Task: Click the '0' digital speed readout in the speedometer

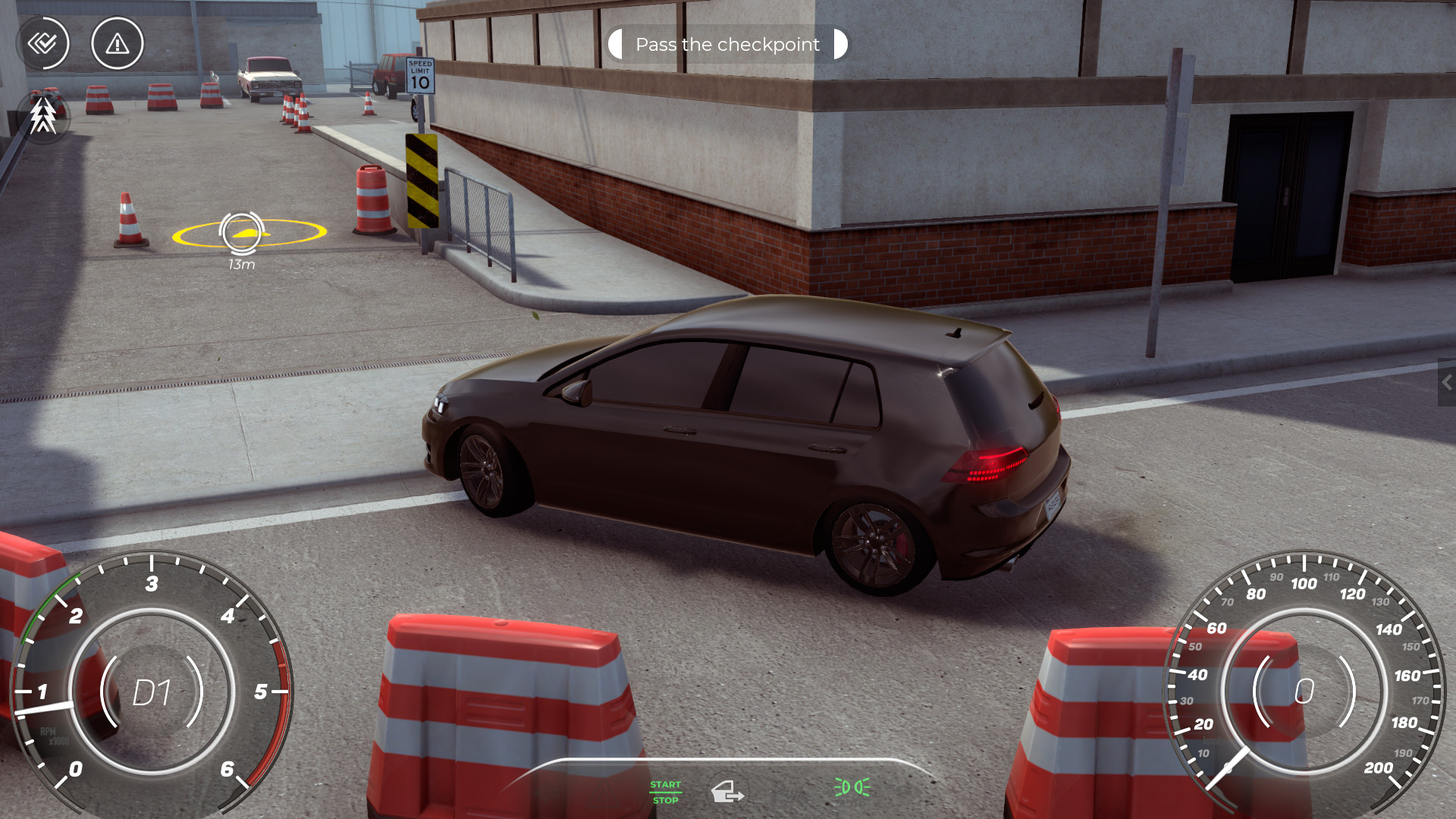Action: (x=1304, y=690)
